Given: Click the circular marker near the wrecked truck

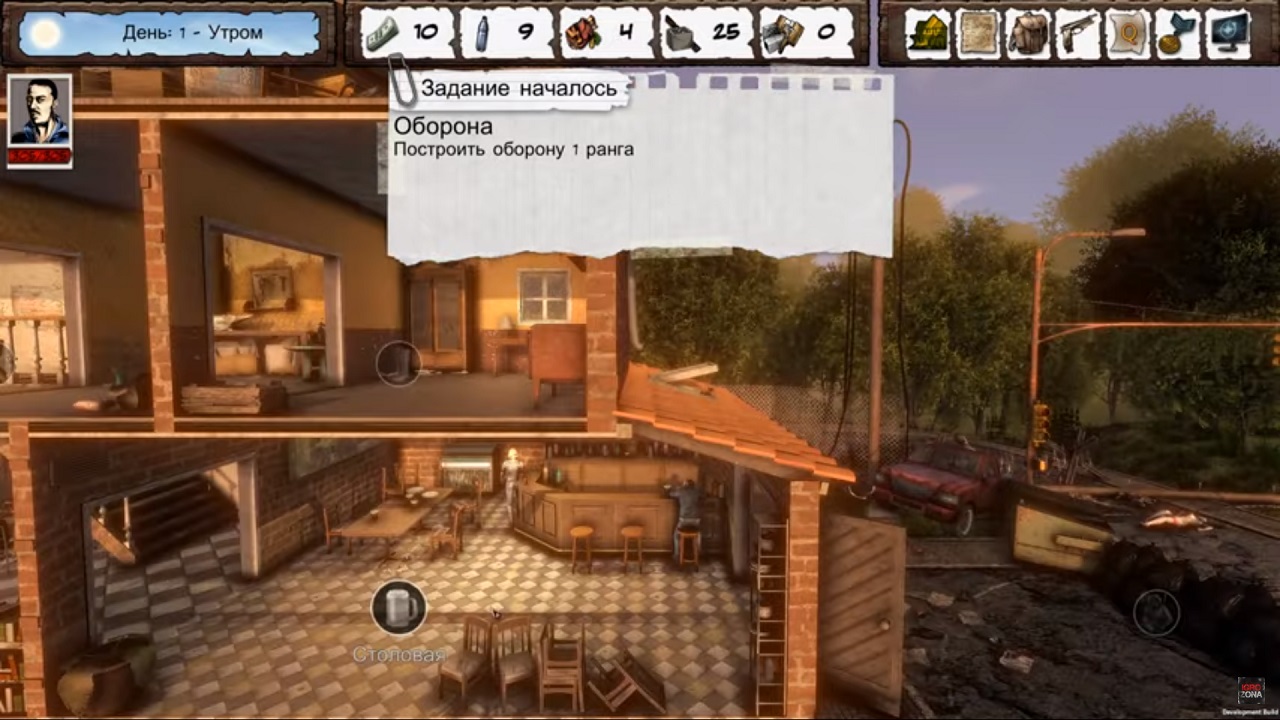Looking at the screenshot, I should click(1157, 612).
